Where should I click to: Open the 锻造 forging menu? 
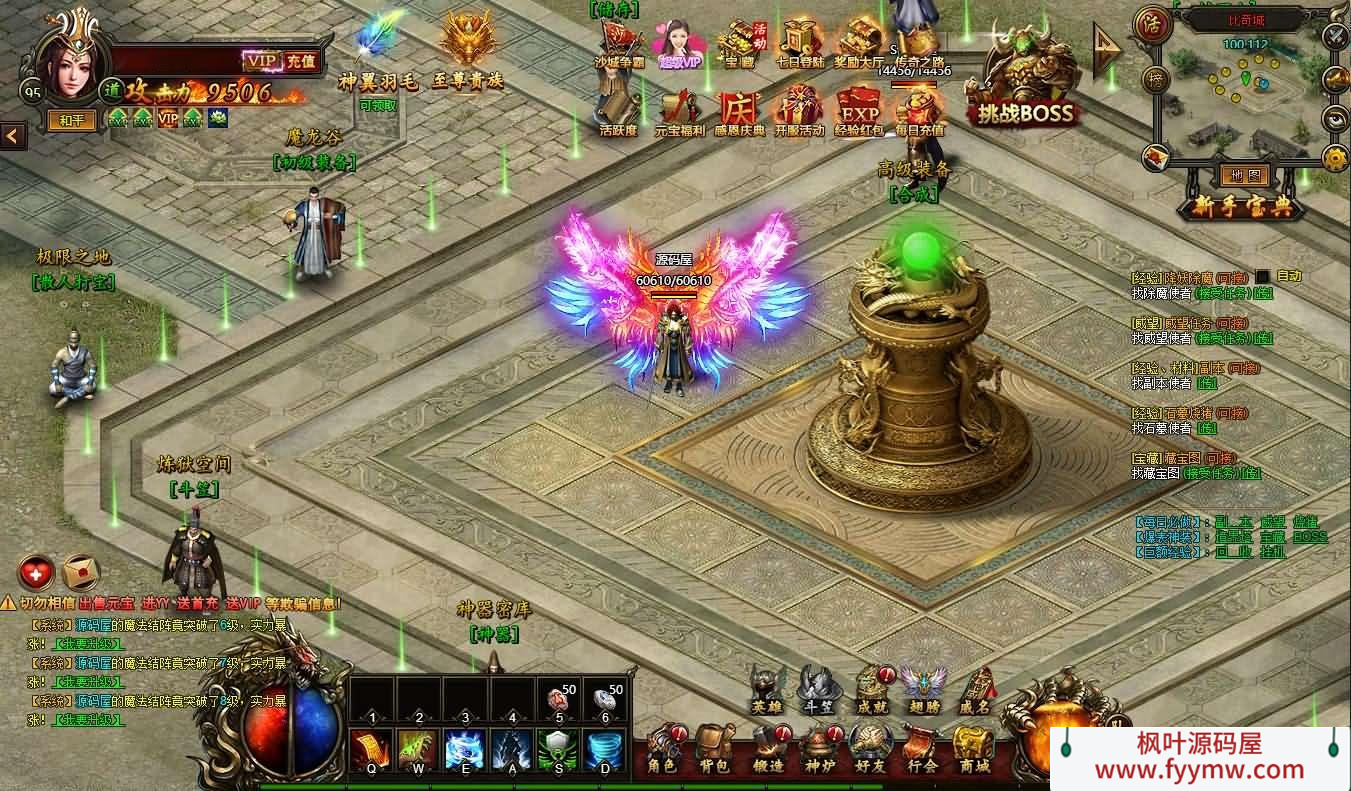[x=769, y=750]
